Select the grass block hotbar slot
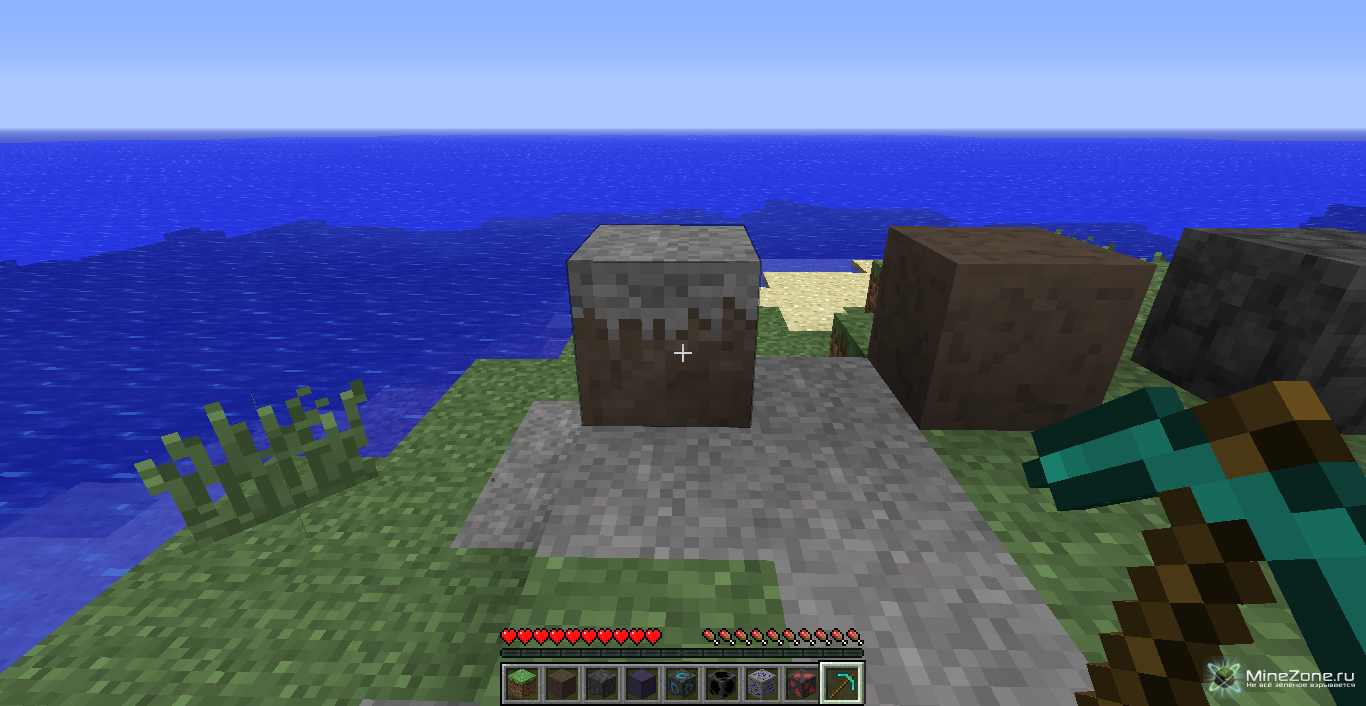This screenshot has height=706, width=1366. [520, 684]
